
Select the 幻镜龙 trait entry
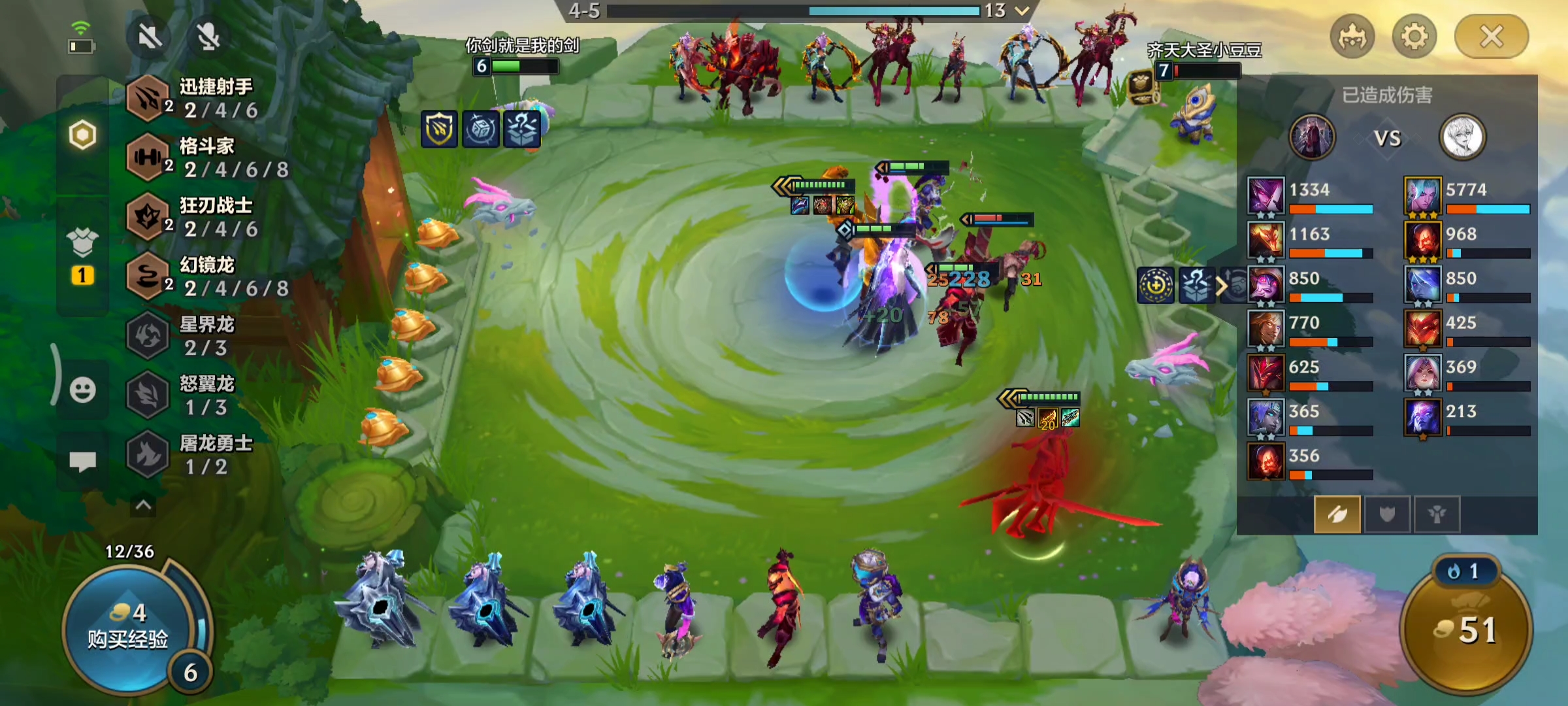pos(196,277)
